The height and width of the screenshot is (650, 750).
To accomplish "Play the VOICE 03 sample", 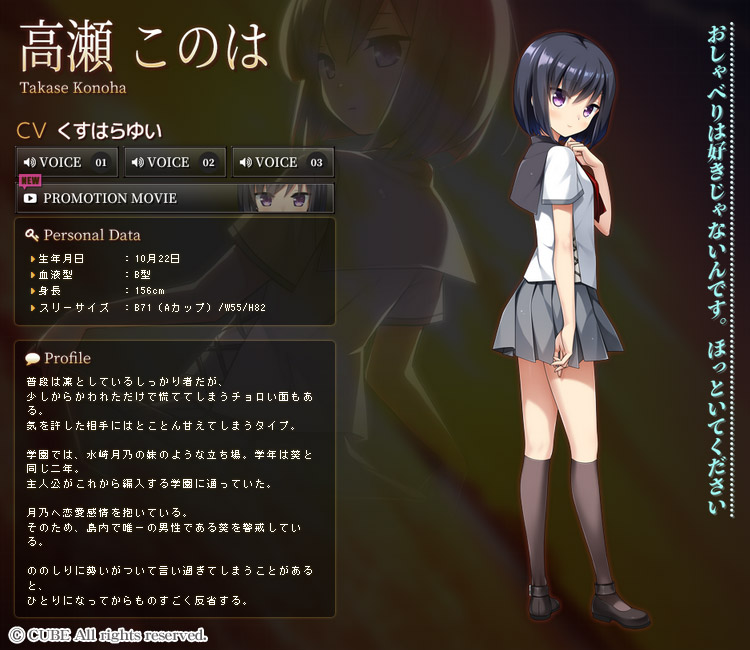I will coord(283,162).
